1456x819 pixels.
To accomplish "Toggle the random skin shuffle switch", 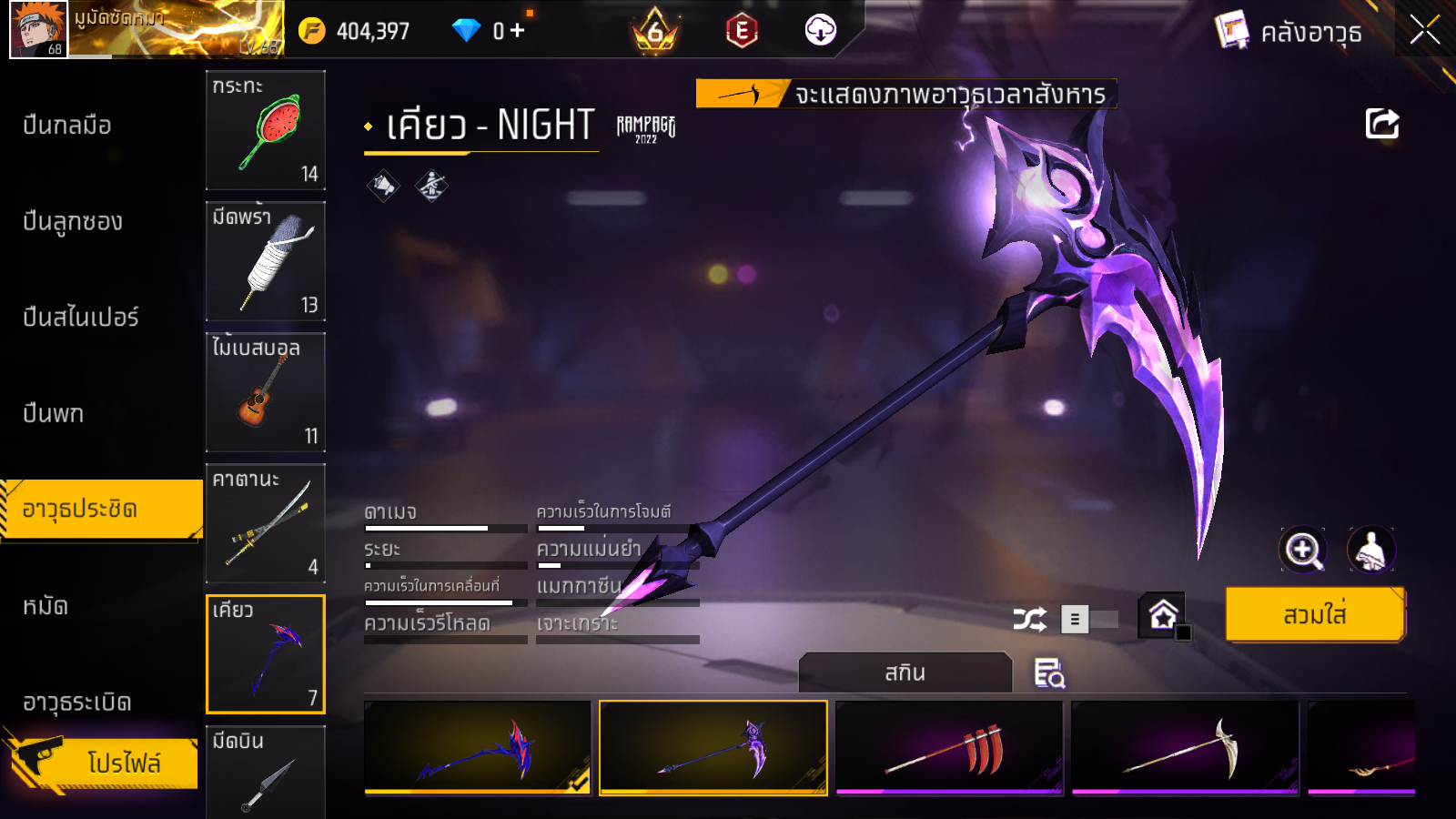I will (x=1089, y=620).
